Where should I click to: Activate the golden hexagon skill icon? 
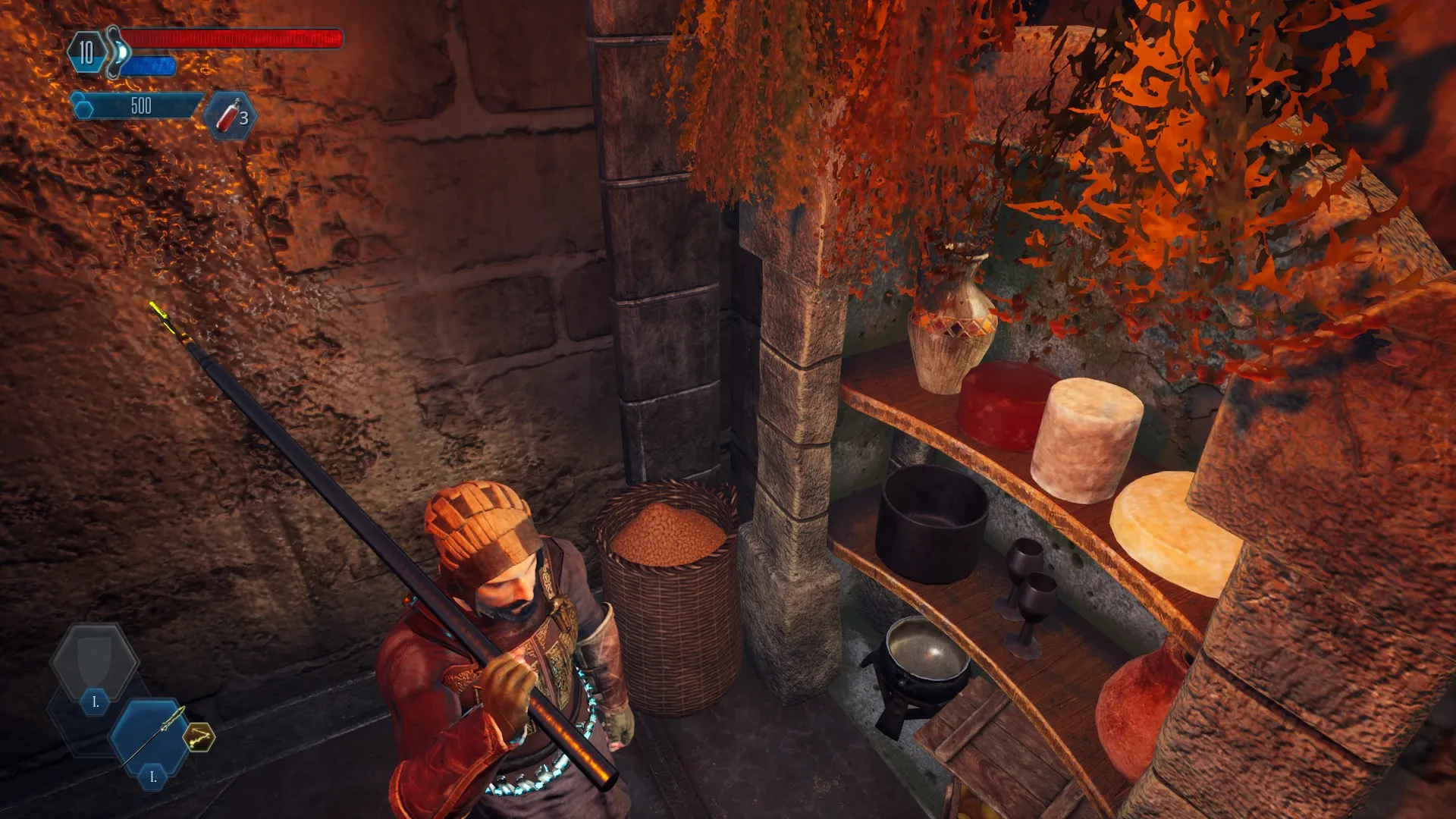click(x=199, y=736)
